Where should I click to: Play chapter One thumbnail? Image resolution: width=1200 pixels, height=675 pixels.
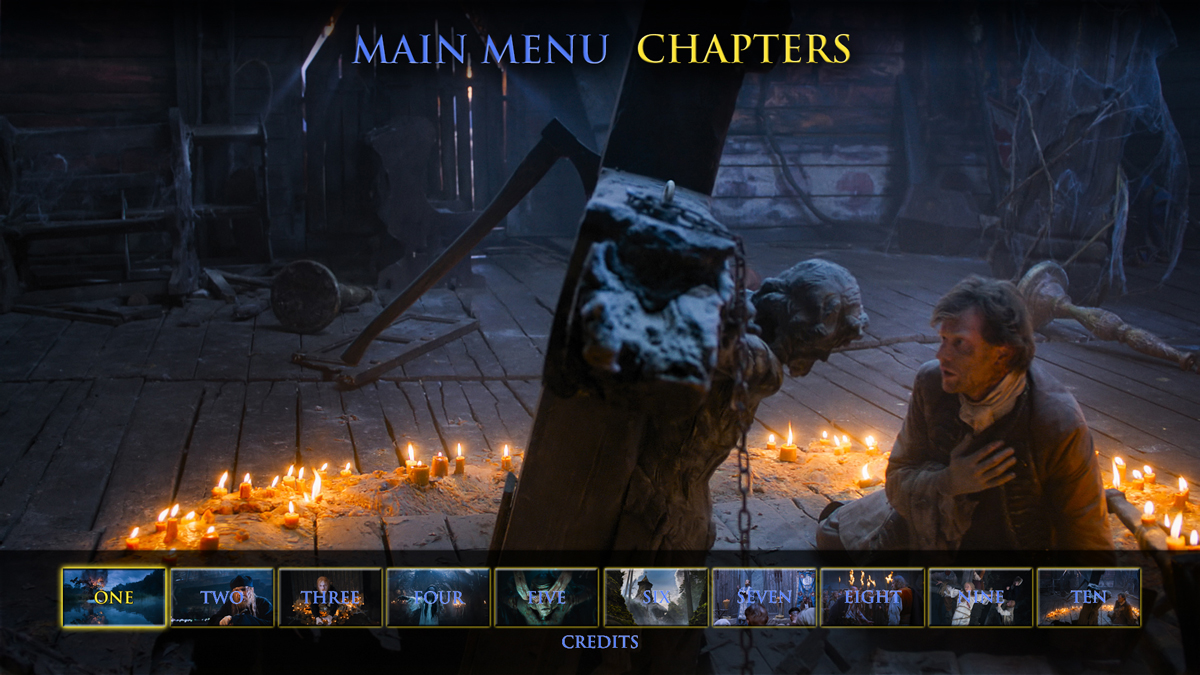tap(114, 597)
